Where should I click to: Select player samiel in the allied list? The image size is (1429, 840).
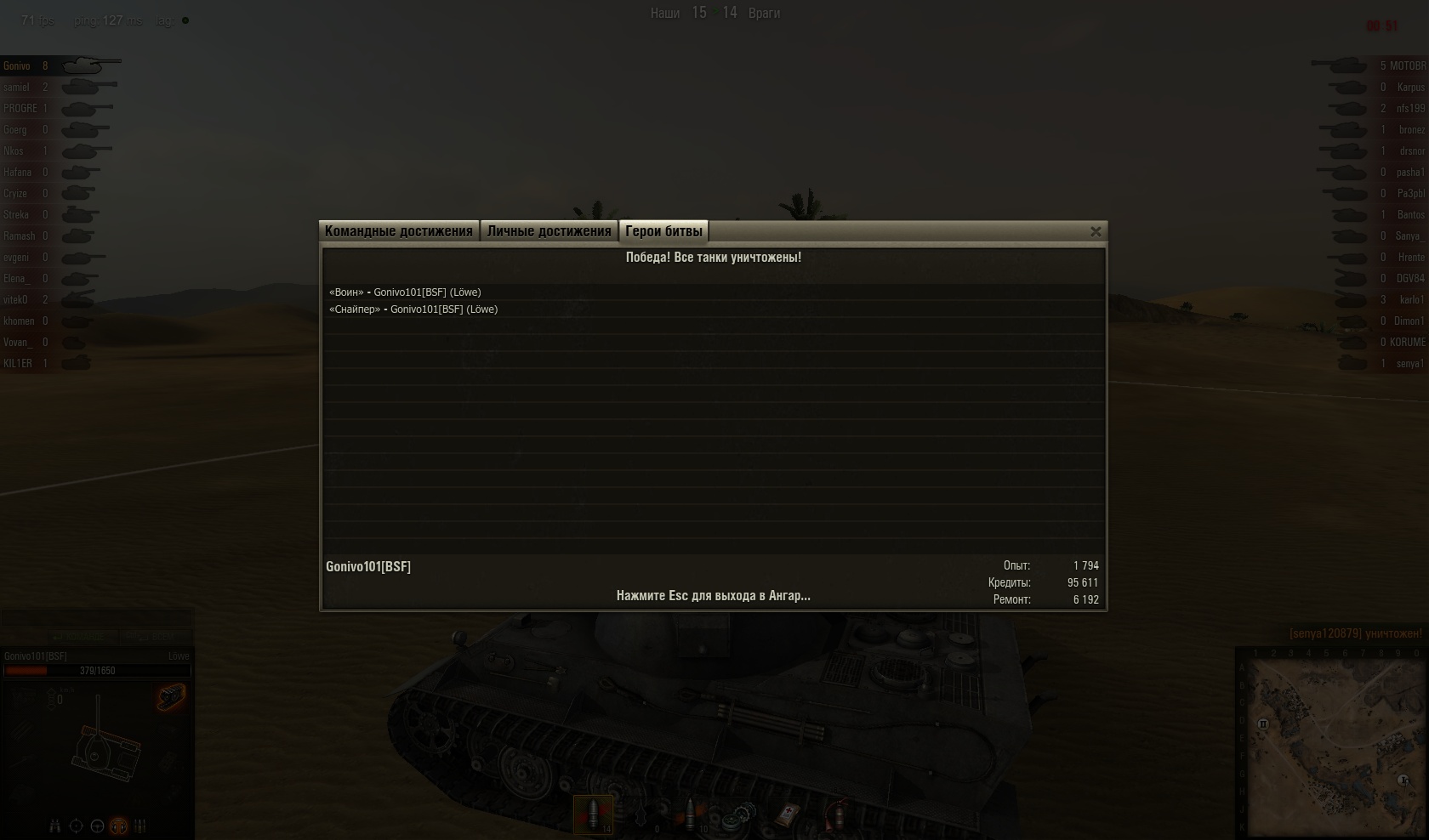click(16, 88)
